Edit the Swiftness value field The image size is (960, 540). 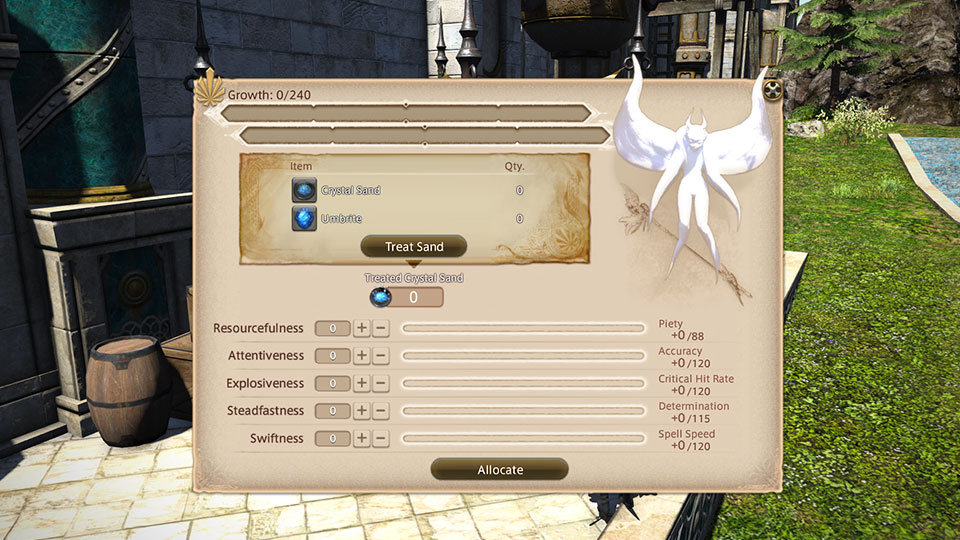point(333,438)
